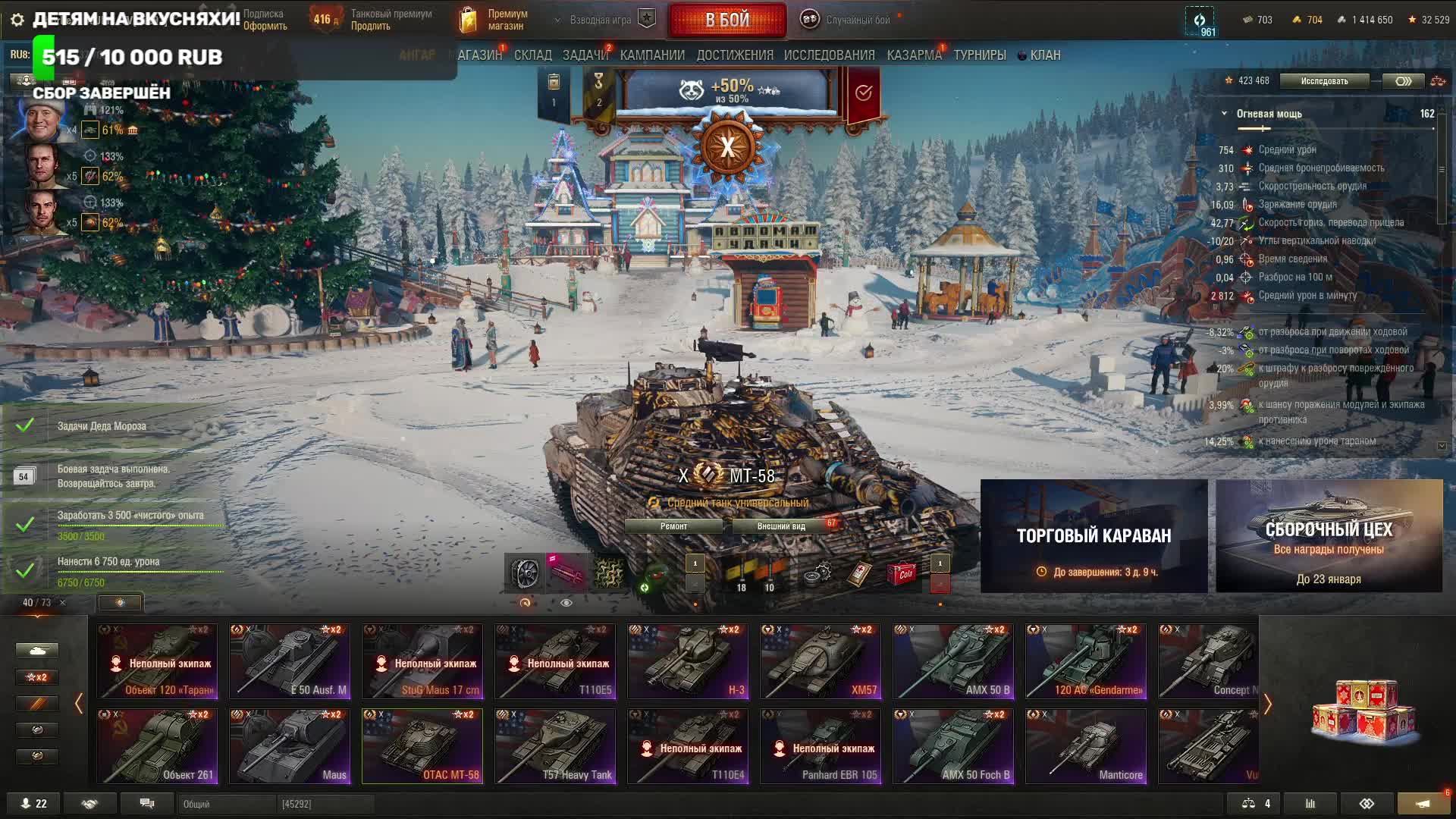Open the Премиум магазин shop
The image size is (1456, 819).
(494, 20)
